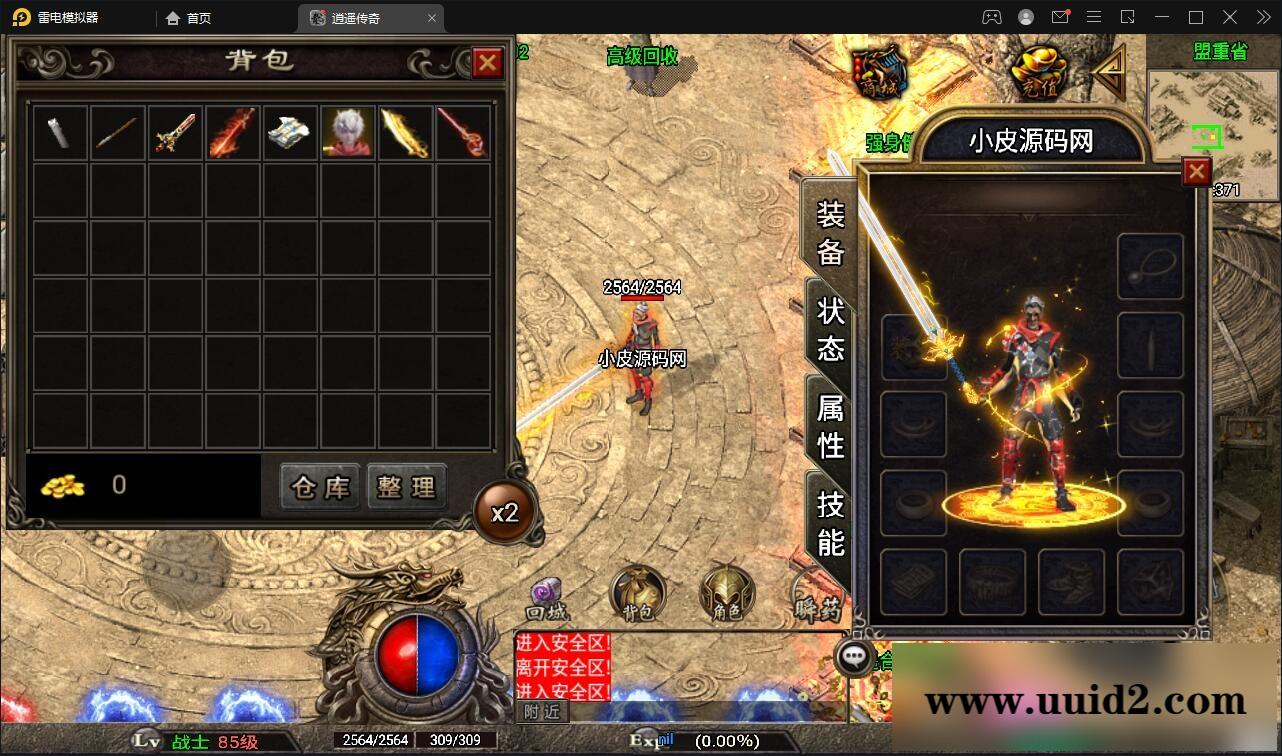Open the LDPlayer hamburger menu
The width and height of the screenshot is (1282, 756).
pyautogui.click(x=1094, y=17)
